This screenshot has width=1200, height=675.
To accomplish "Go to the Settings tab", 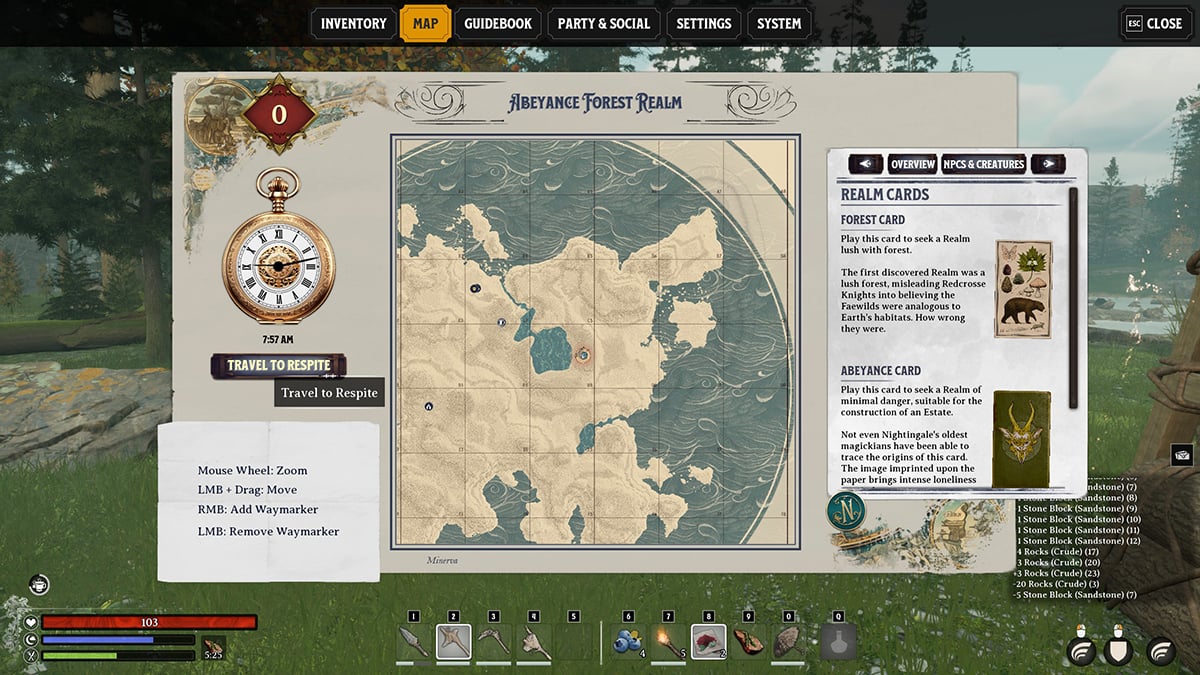I will pyautogui.click(x=705, y=23).
